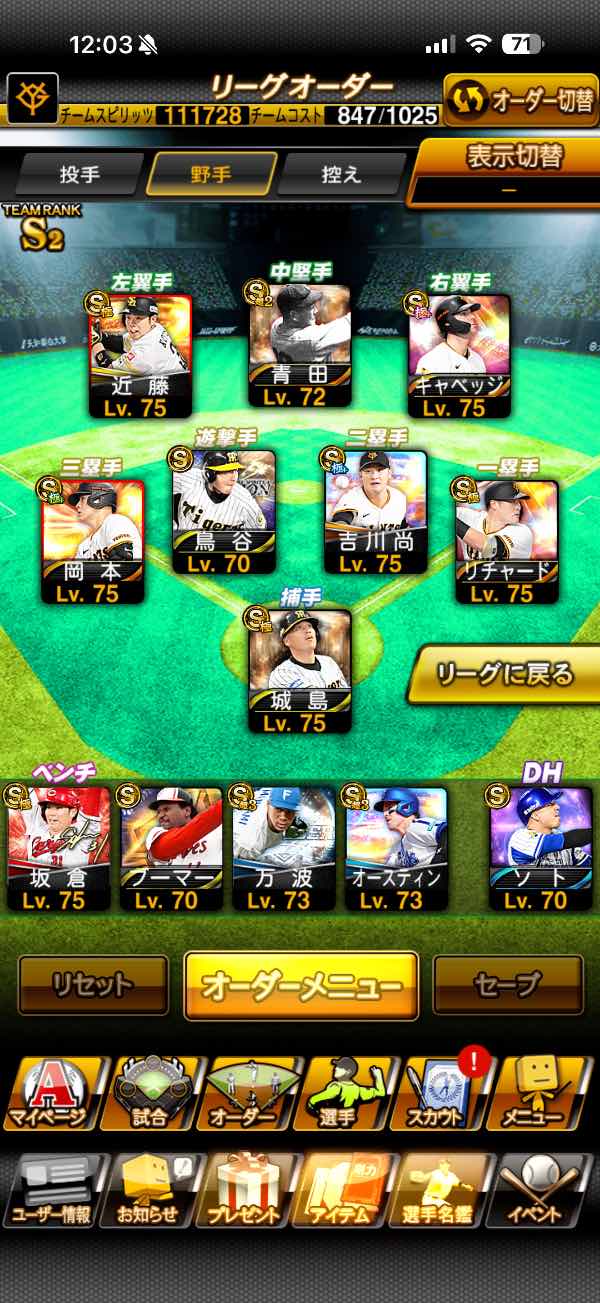Viewport: 600px width, 1303px height.
Task: Save the order with セーブ
Action: [x=507, y=985]
